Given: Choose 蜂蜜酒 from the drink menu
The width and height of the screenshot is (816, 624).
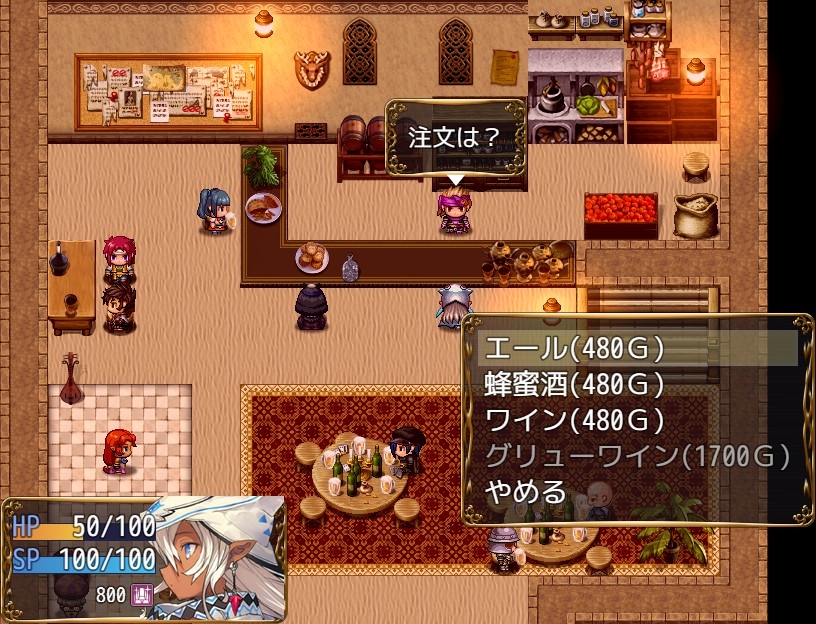Looking at the screenshot, I should 574,384.
